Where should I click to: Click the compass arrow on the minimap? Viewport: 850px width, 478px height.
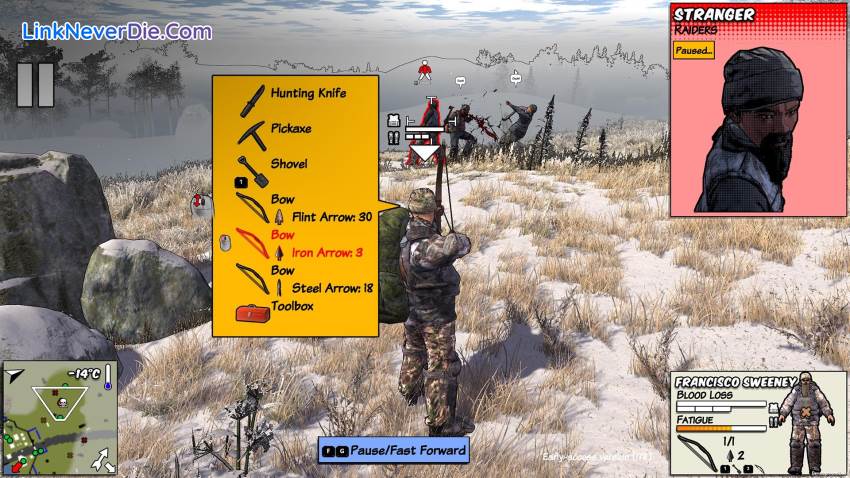pos(15,375)
